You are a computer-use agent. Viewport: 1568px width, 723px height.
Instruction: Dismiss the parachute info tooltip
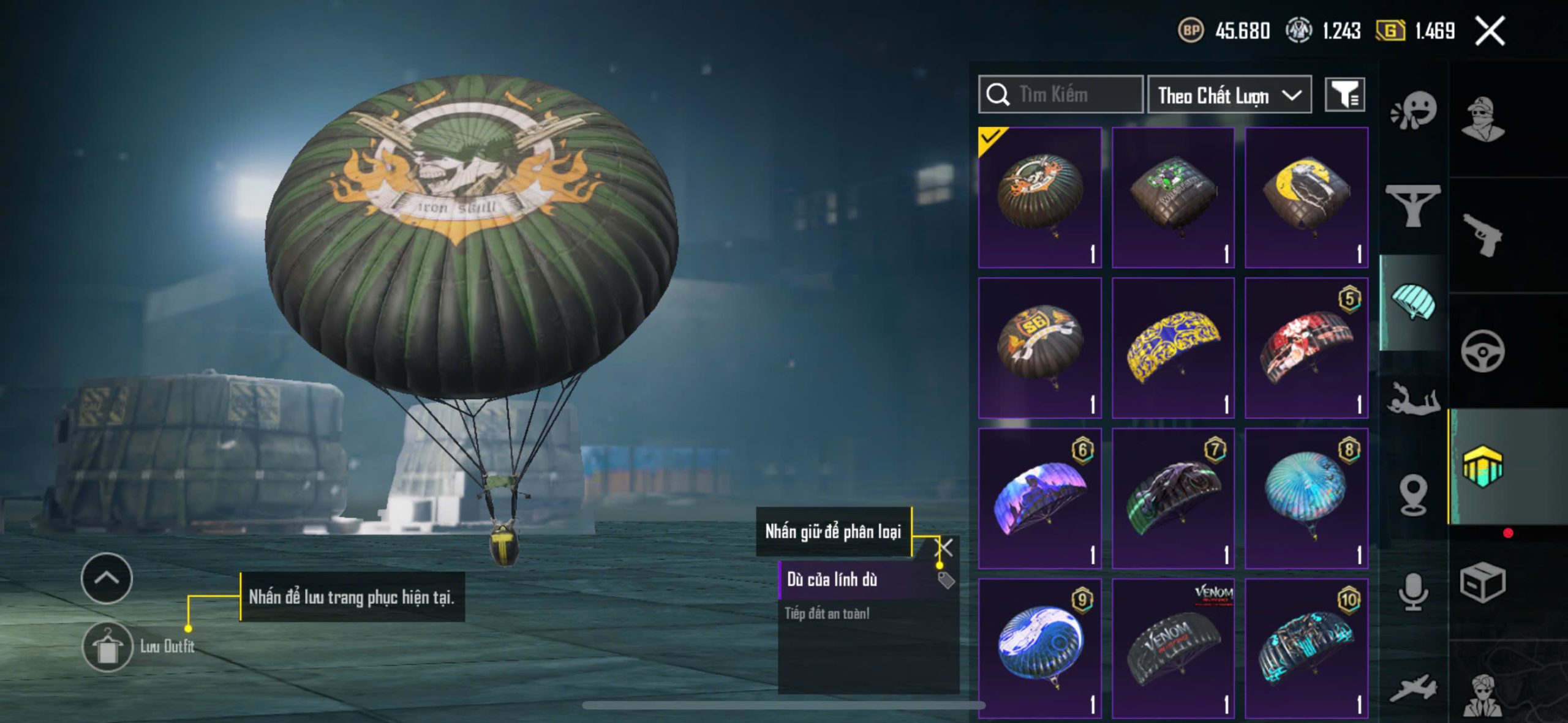(945, 547)
